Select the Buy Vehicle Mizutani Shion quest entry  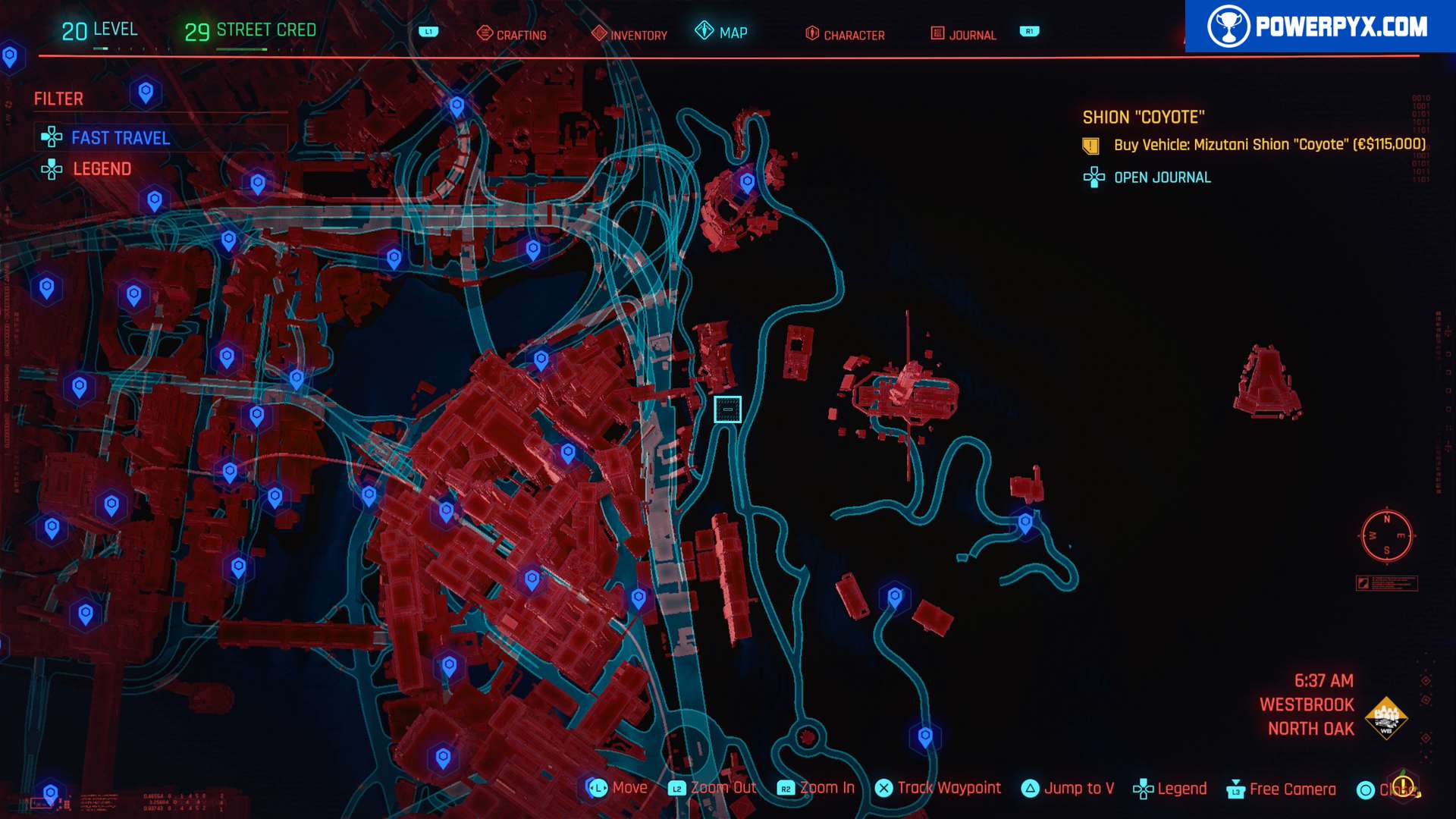pos(1269,145)
